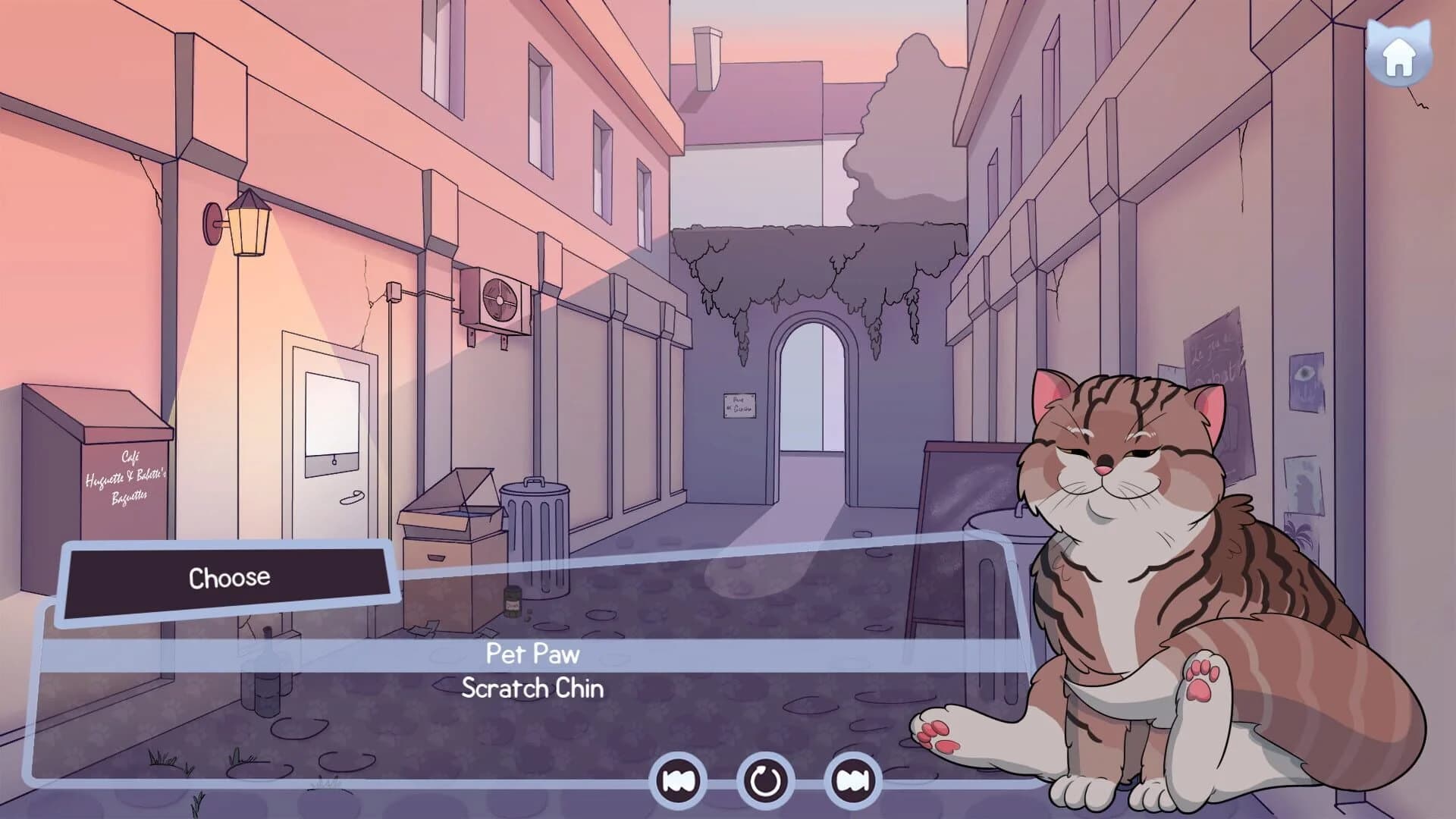Select the "Pet Paw" choice

point(531,654)
